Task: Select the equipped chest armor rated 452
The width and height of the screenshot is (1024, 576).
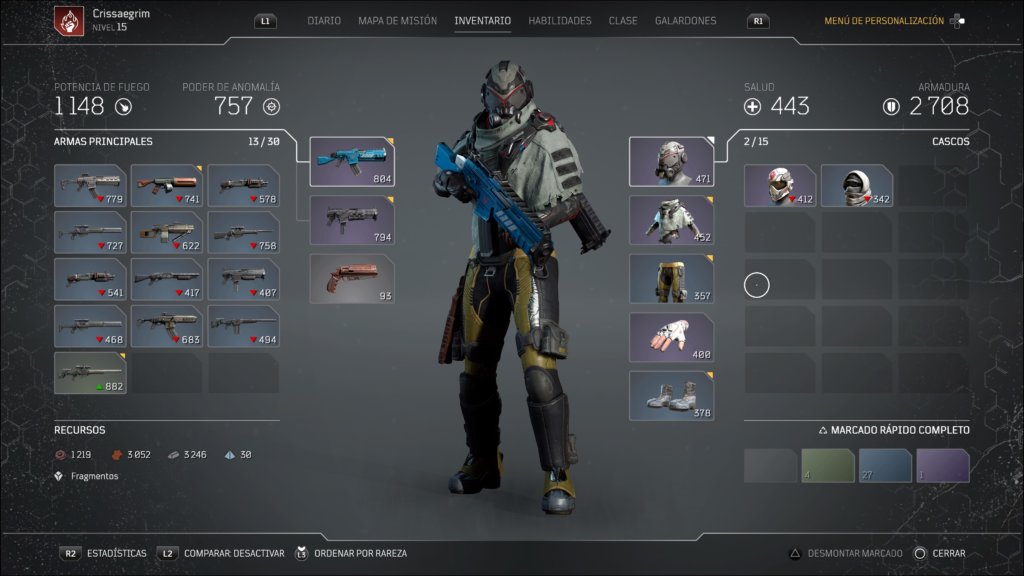Action: point(671,220)
